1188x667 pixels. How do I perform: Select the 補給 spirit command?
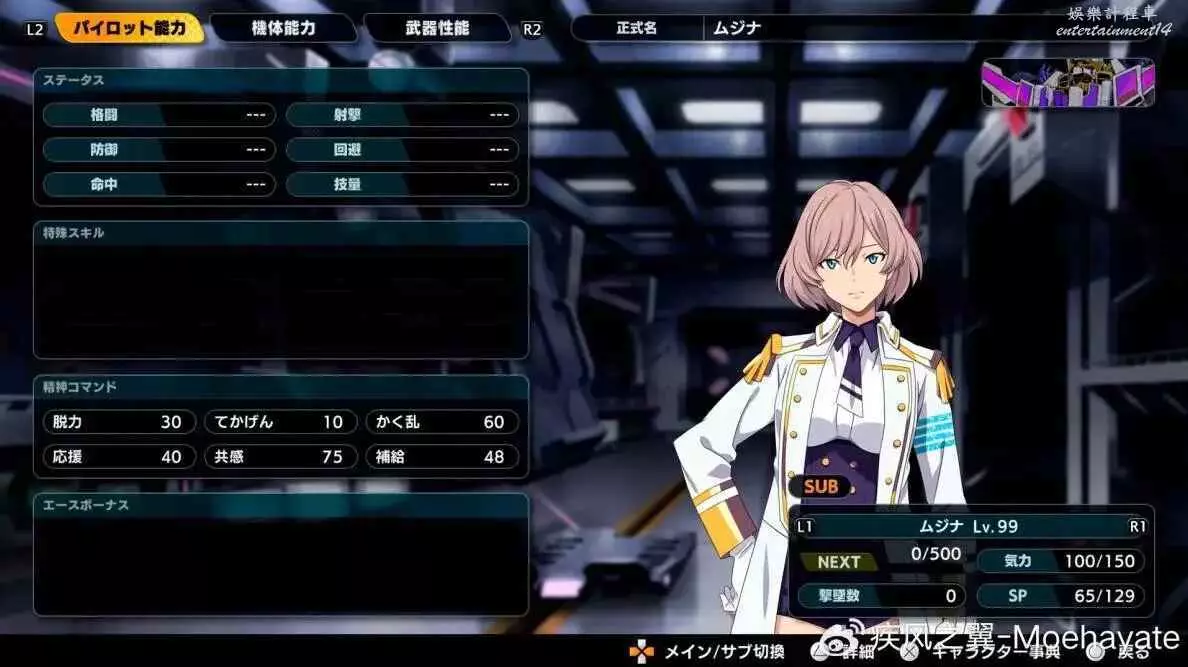441,456
